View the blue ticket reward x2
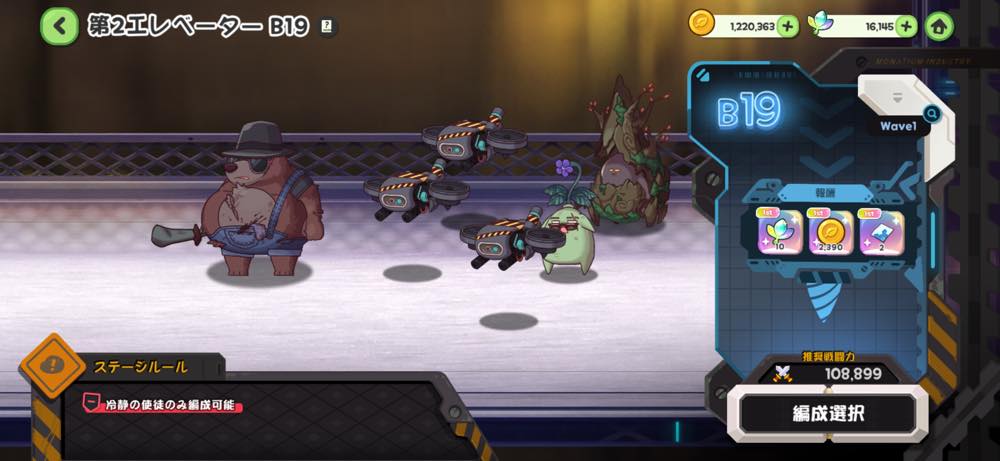1000x461 pixels. [x=882, y=231]
